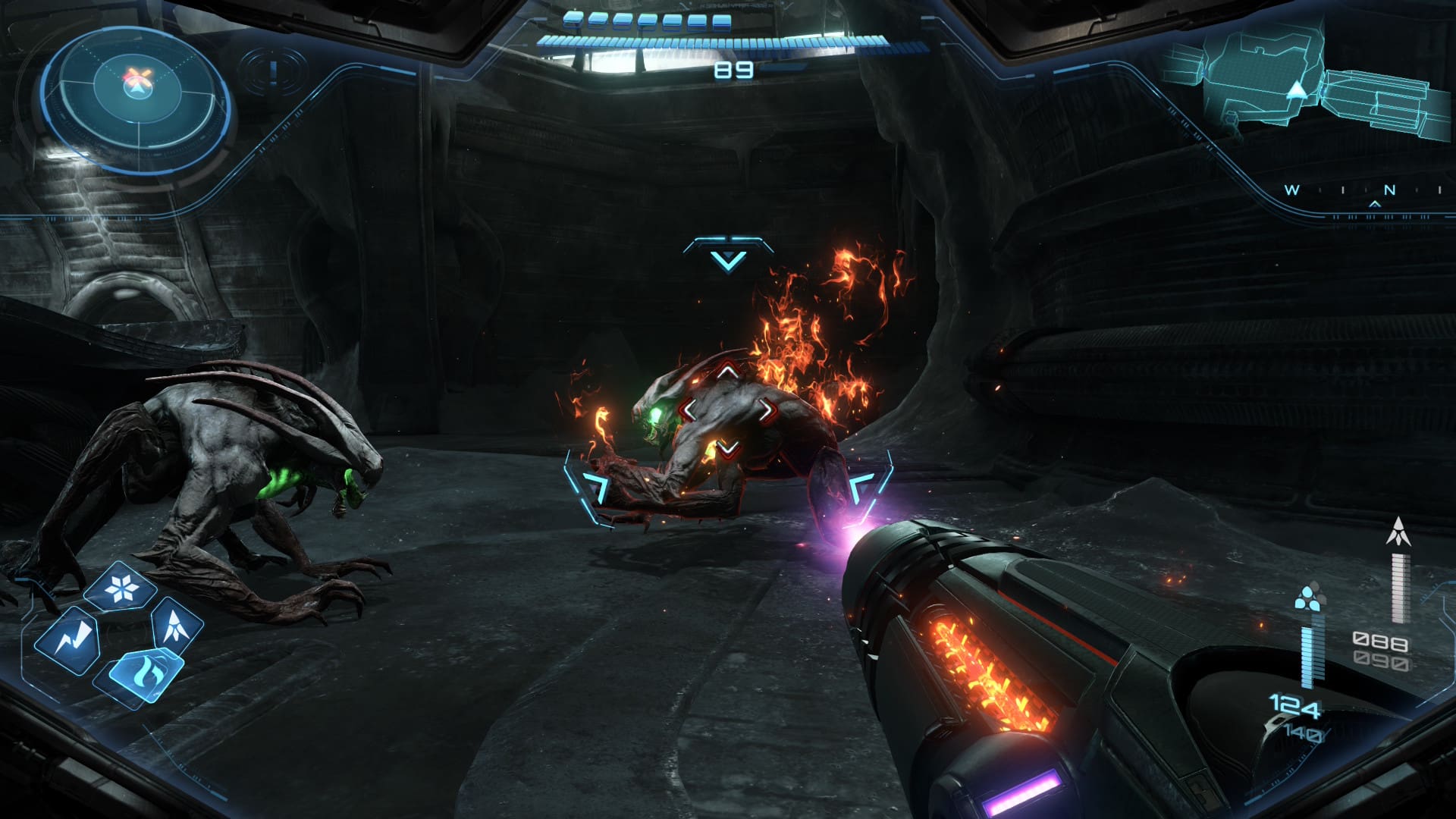This screenshot has height=819, width=1456.
Task: Select the ice snowflake shot icon
Action: coord(121,588)
